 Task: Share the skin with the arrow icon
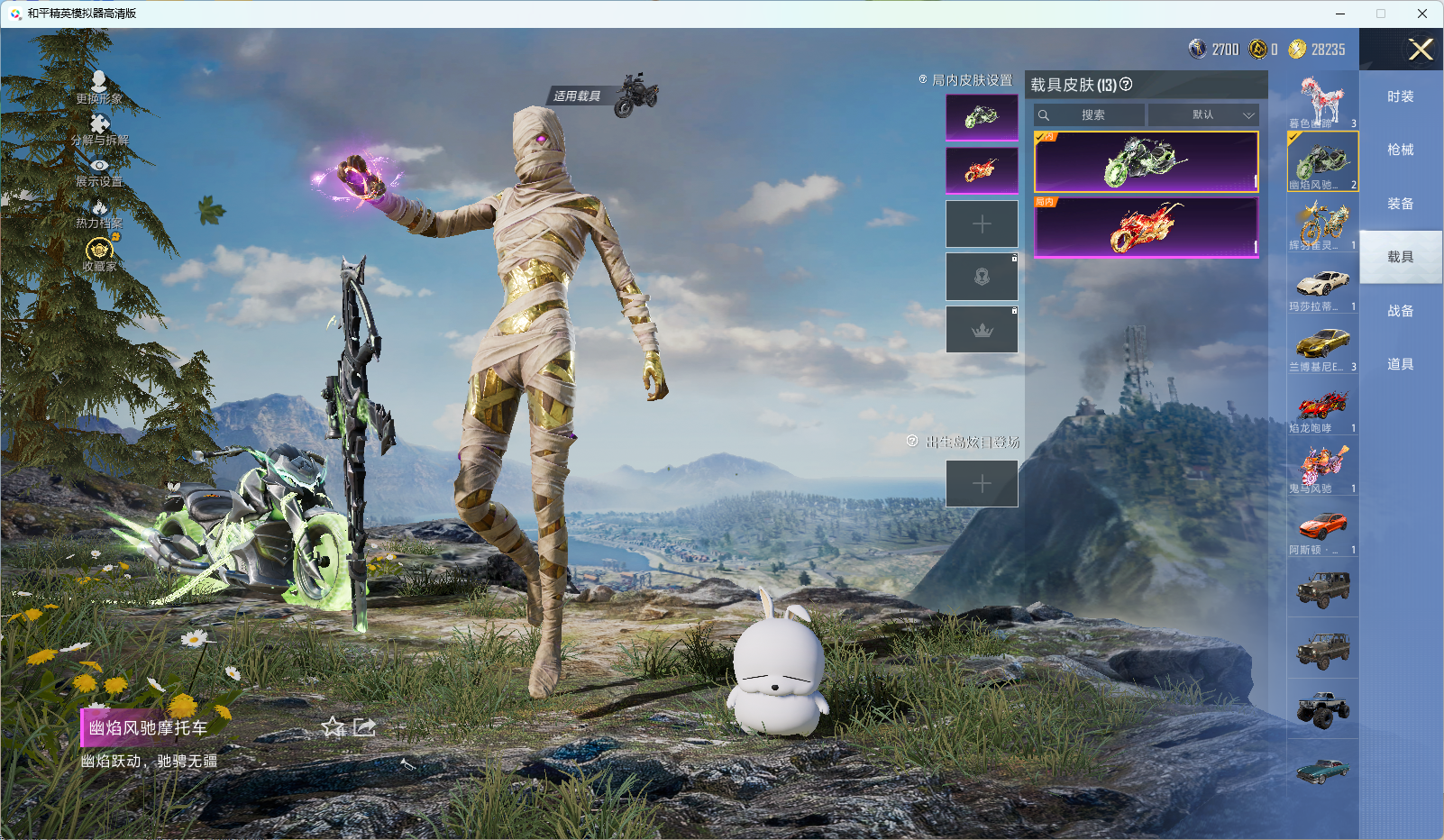(364, 727)
